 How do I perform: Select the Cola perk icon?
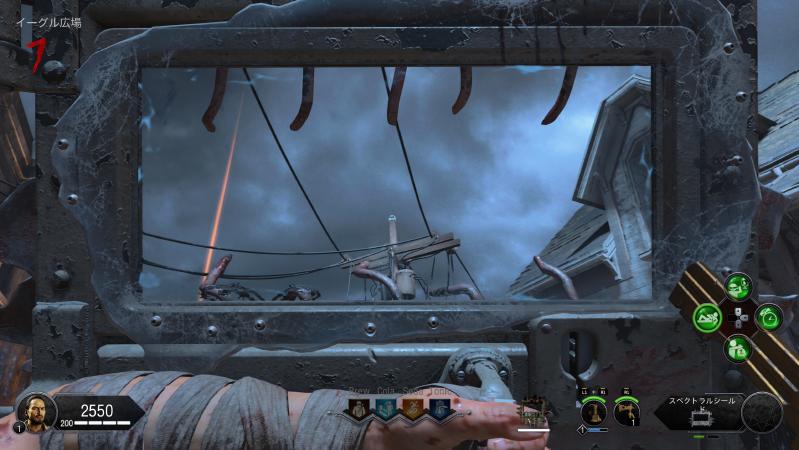[x=384, y=409]
